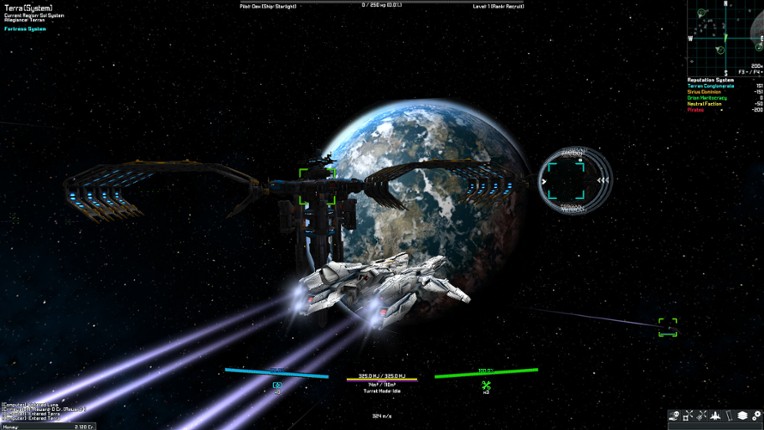The width and height of the screenshot is (764, 430).
Task: Select the circular targeting reticle marker
Action: pyautogui.click(x=572, y=181)
